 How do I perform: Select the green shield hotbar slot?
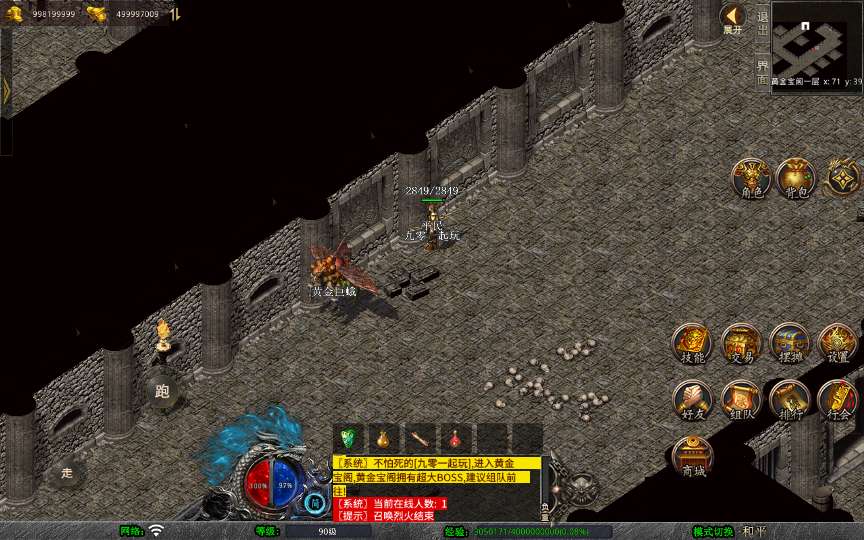coord(348,438)
